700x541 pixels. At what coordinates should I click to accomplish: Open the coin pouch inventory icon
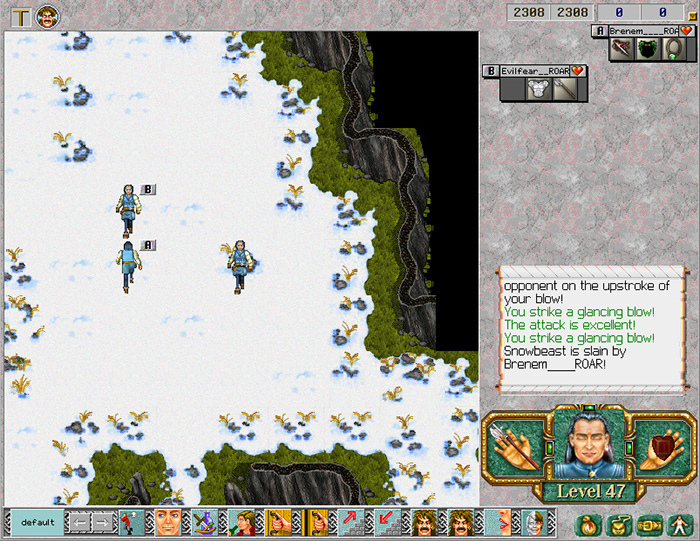pos(586,523)
